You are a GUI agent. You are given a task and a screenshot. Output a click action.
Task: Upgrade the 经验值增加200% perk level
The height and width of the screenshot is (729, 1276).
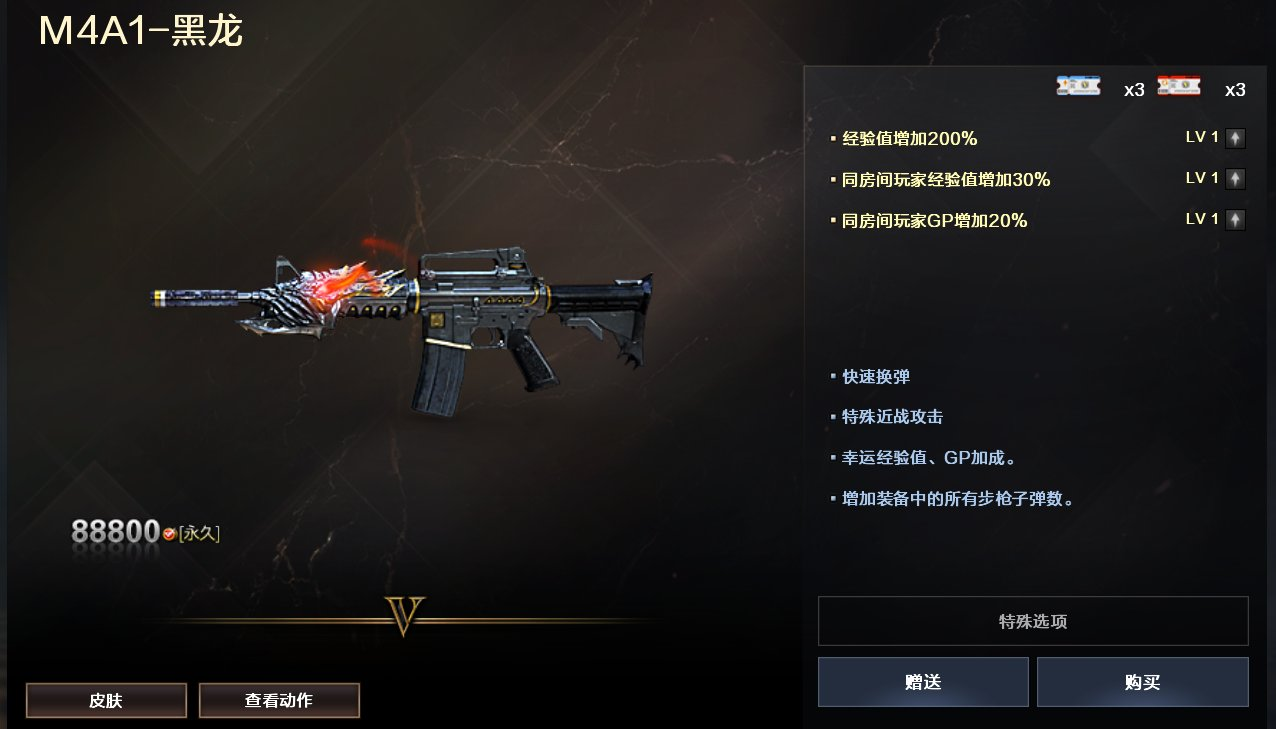point(1236,139)
